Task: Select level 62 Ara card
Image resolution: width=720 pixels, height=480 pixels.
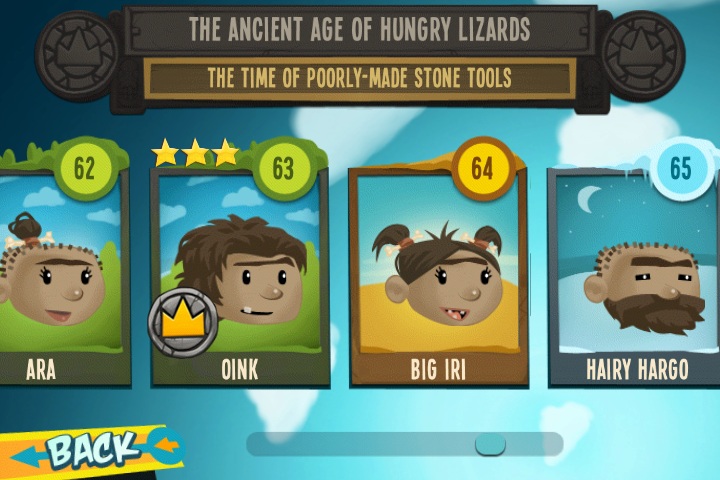Action: (x=60, y=275)
